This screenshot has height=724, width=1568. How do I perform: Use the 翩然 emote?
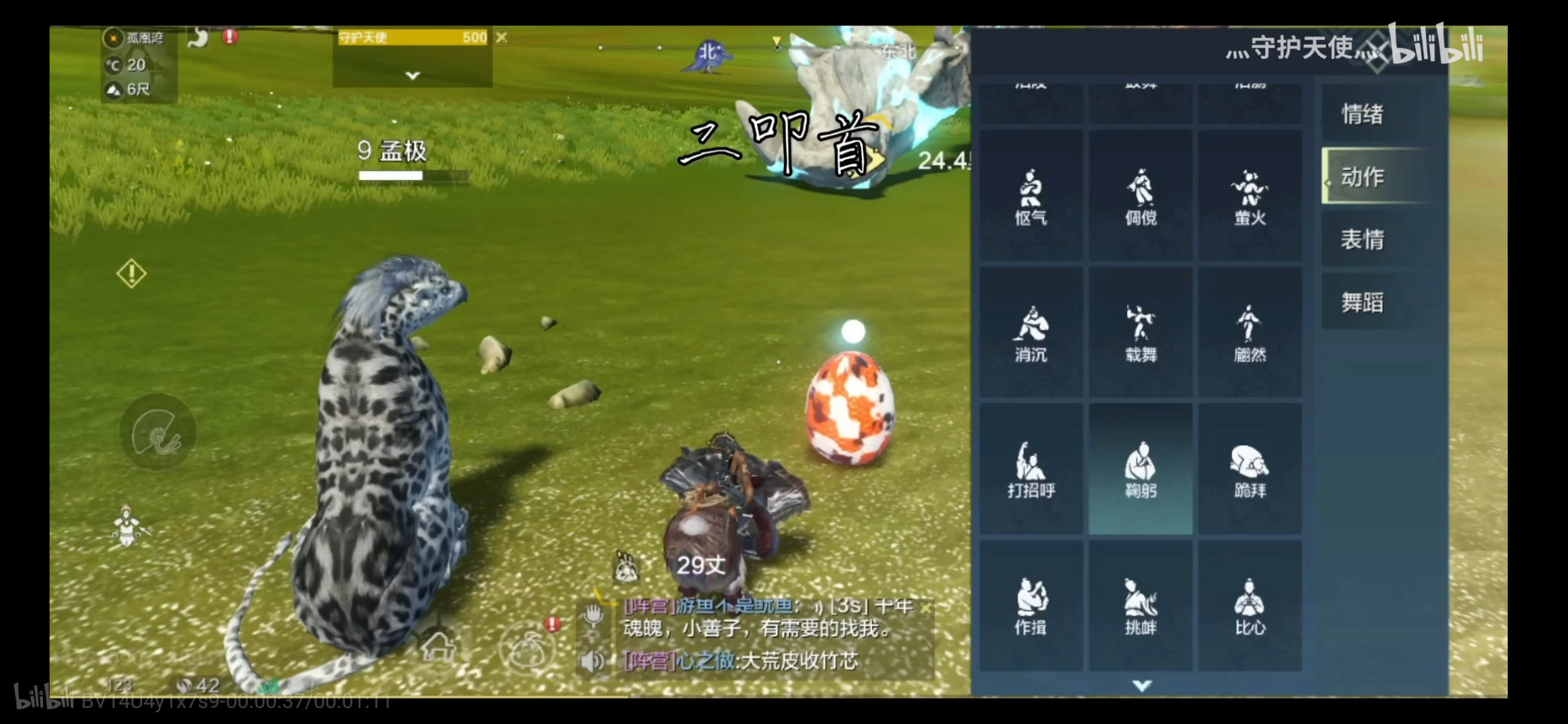click(1250, 333)
